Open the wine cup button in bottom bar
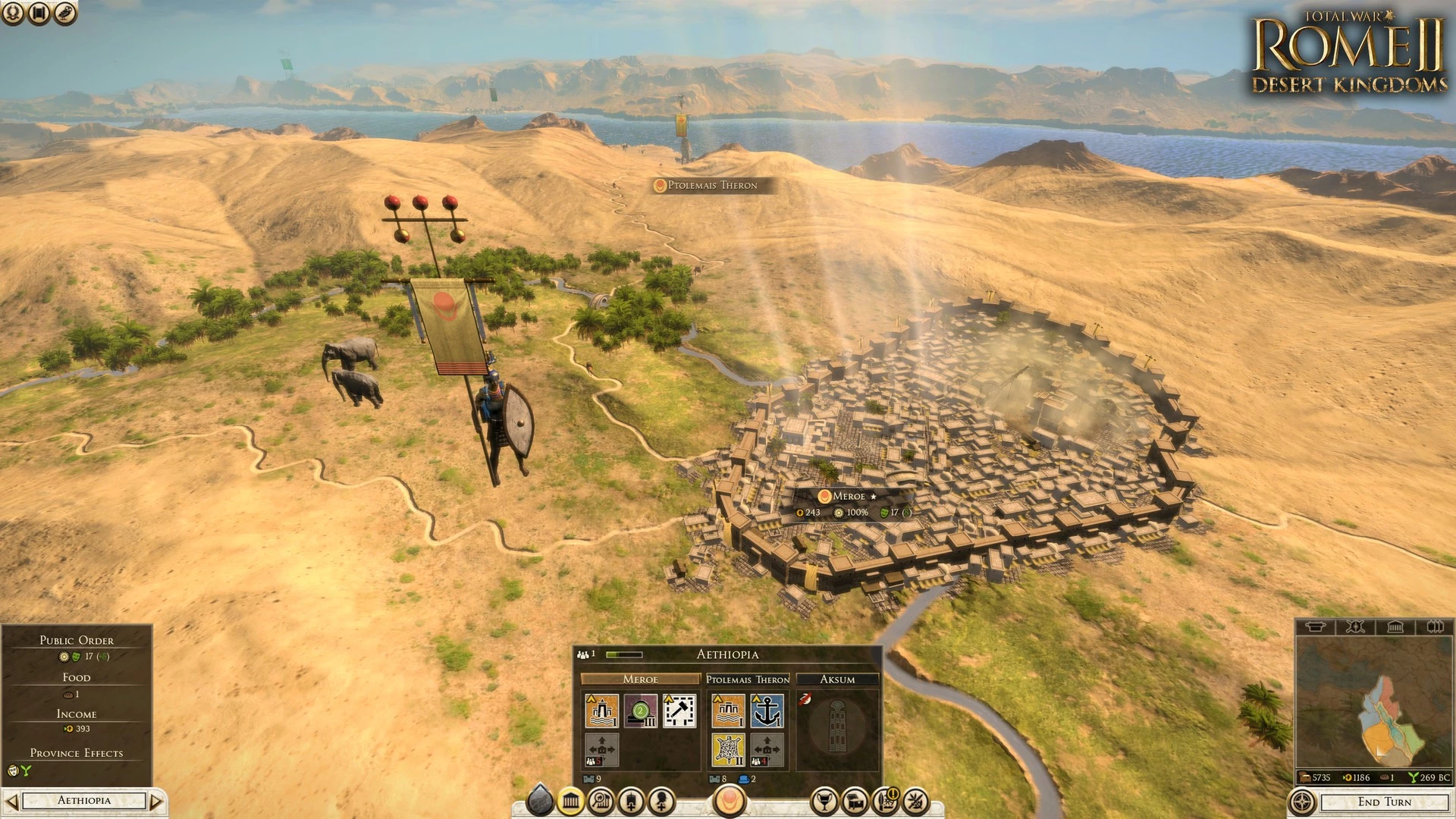 click(x=824, y=801)
